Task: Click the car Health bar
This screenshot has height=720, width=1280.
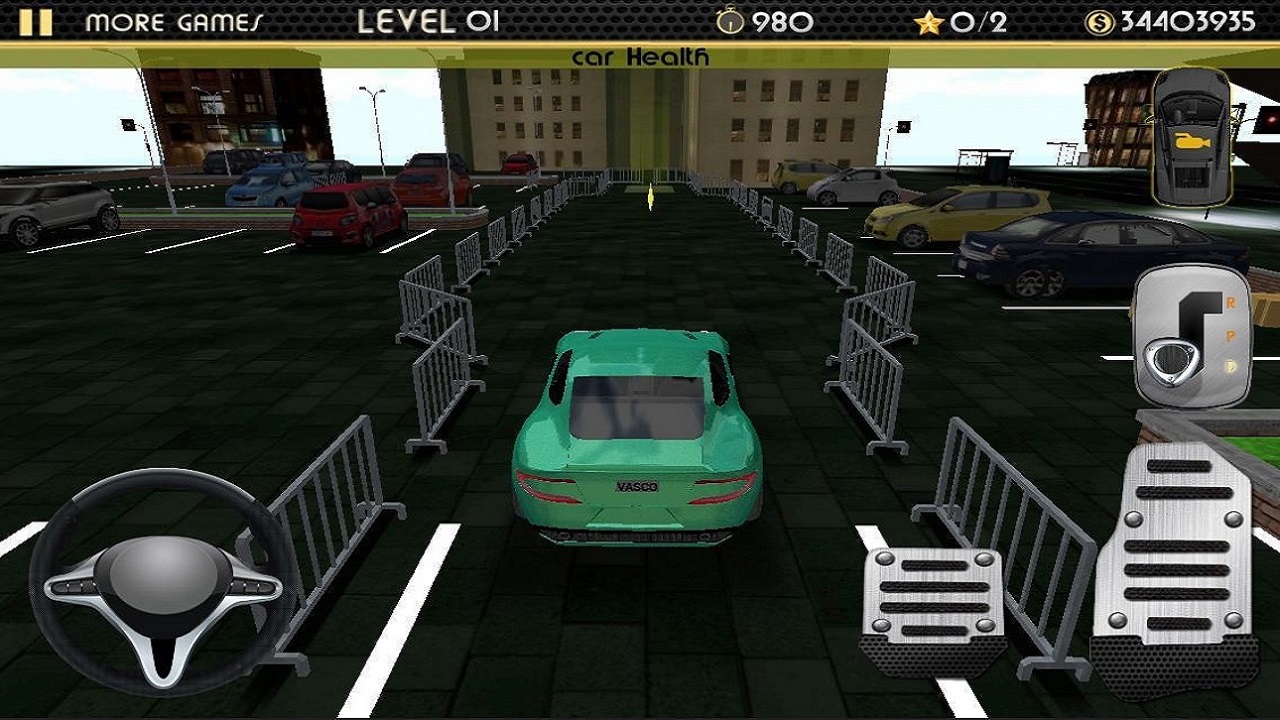Action: 640,58
